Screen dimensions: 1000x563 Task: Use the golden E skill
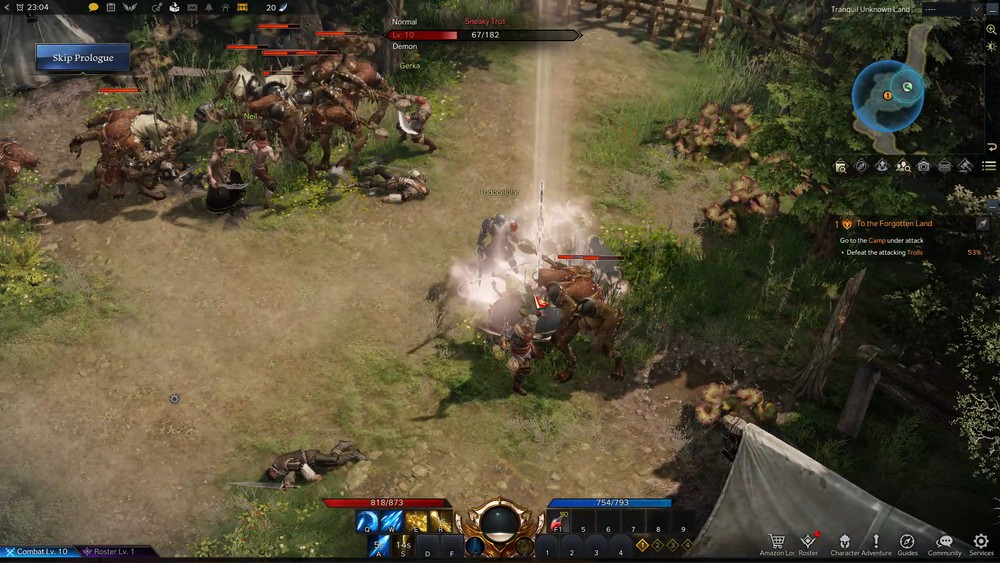(416, 521)
